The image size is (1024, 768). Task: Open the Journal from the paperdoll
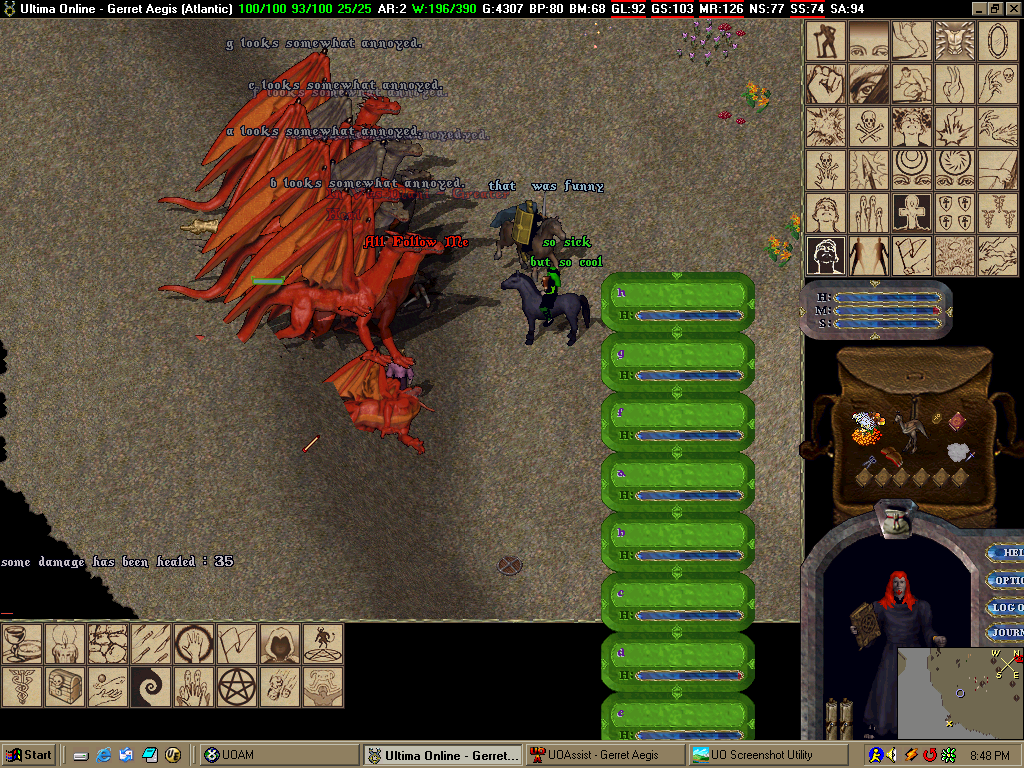pos(1005,633)
